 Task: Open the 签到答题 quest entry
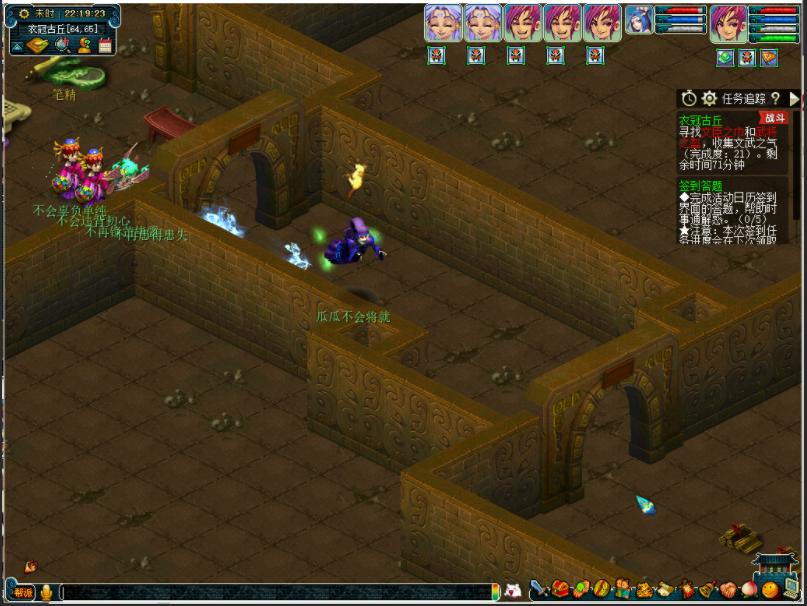(x=699, y=185)
